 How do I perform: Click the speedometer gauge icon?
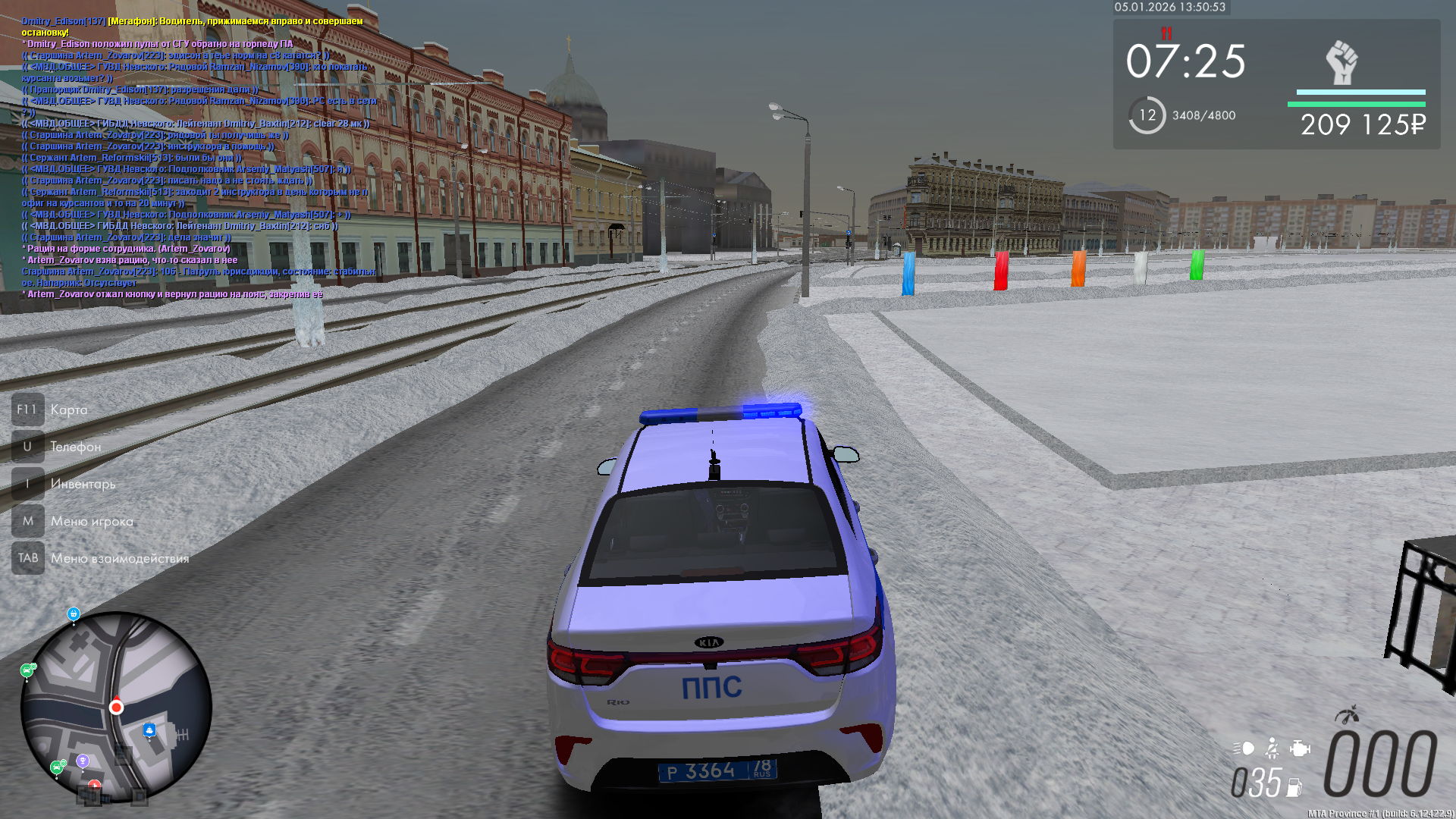(1347, 715)
